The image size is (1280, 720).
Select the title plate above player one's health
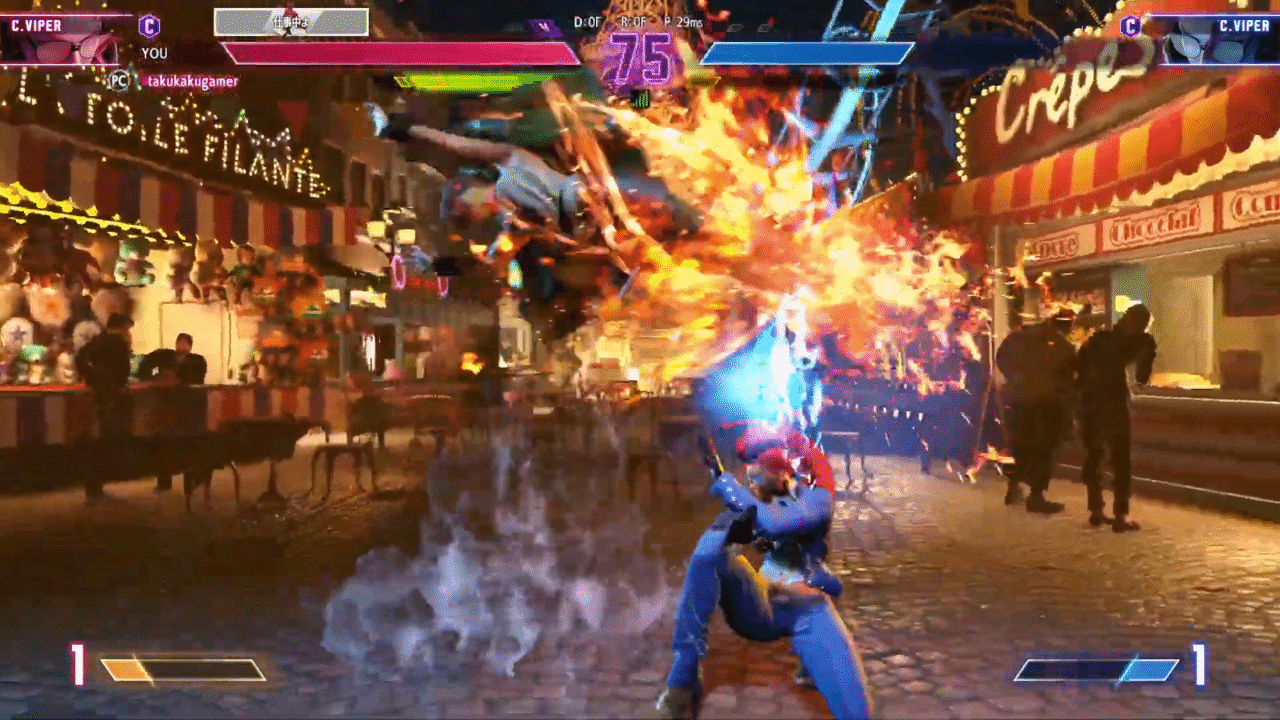click(291, 22)
